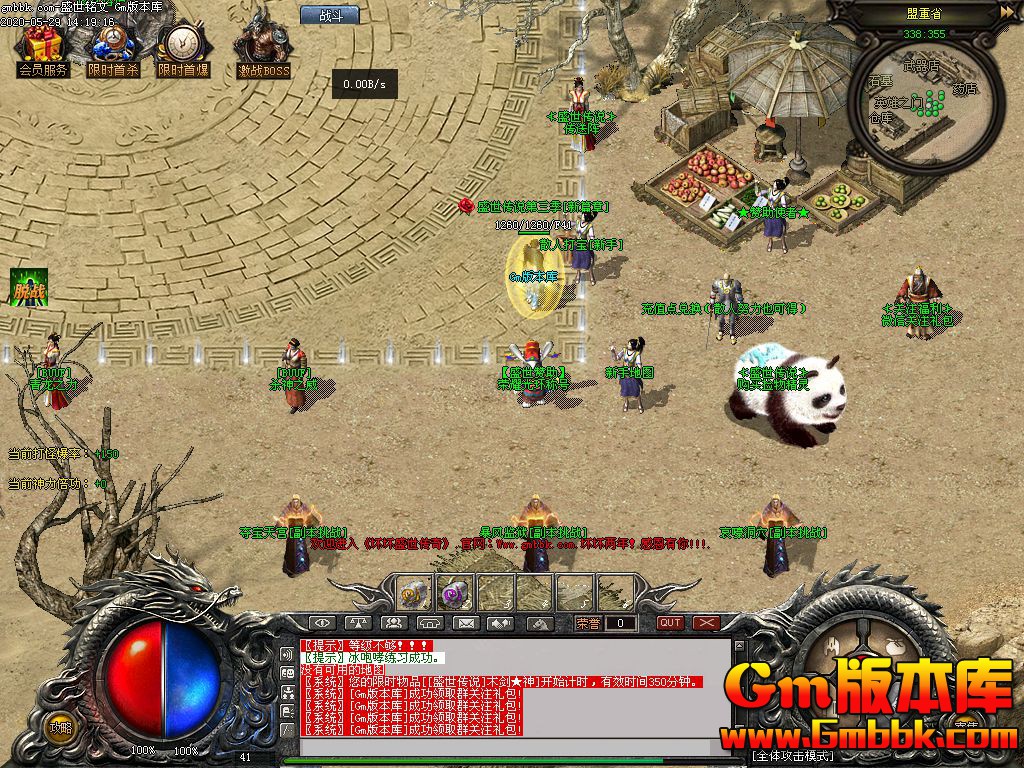Click the 荣誉 honor label button
The image size is (1024, 768).
[590, 623]
